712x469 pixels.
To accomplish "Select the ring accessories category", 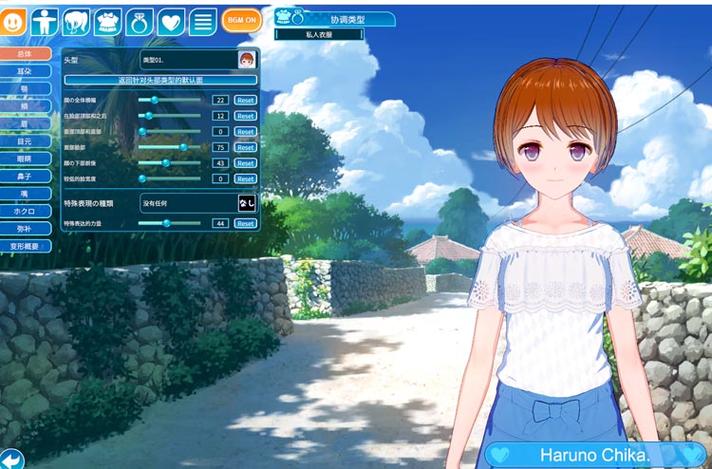I will coord(140,20).
